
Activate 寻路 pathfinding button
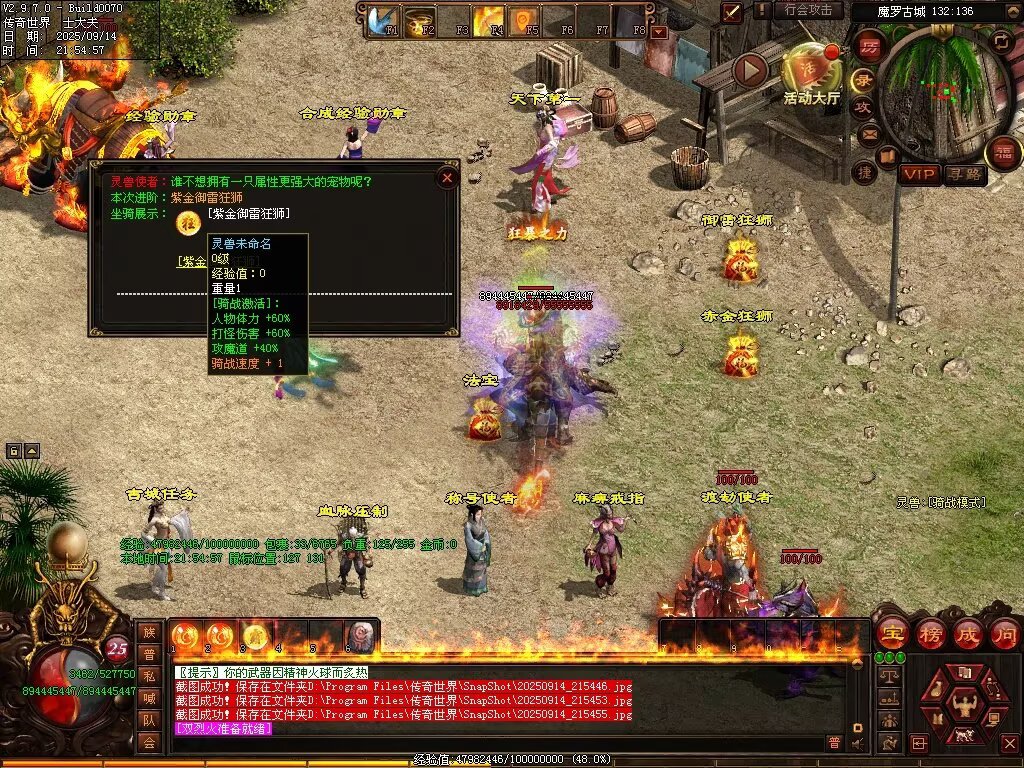[965, 175]
